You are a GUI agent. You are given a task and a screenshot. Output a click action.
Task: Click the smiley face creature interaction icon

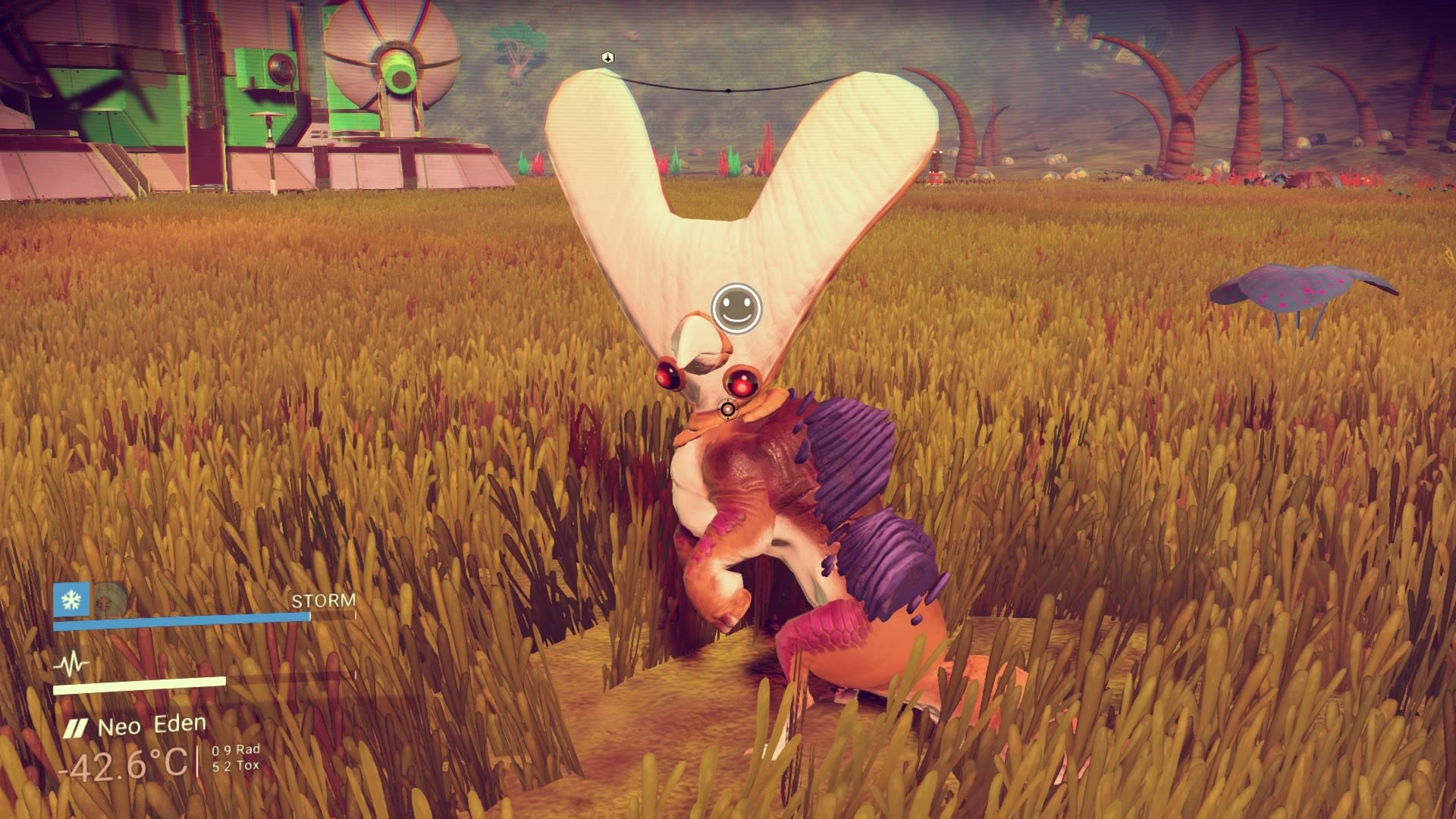[736, 308]
